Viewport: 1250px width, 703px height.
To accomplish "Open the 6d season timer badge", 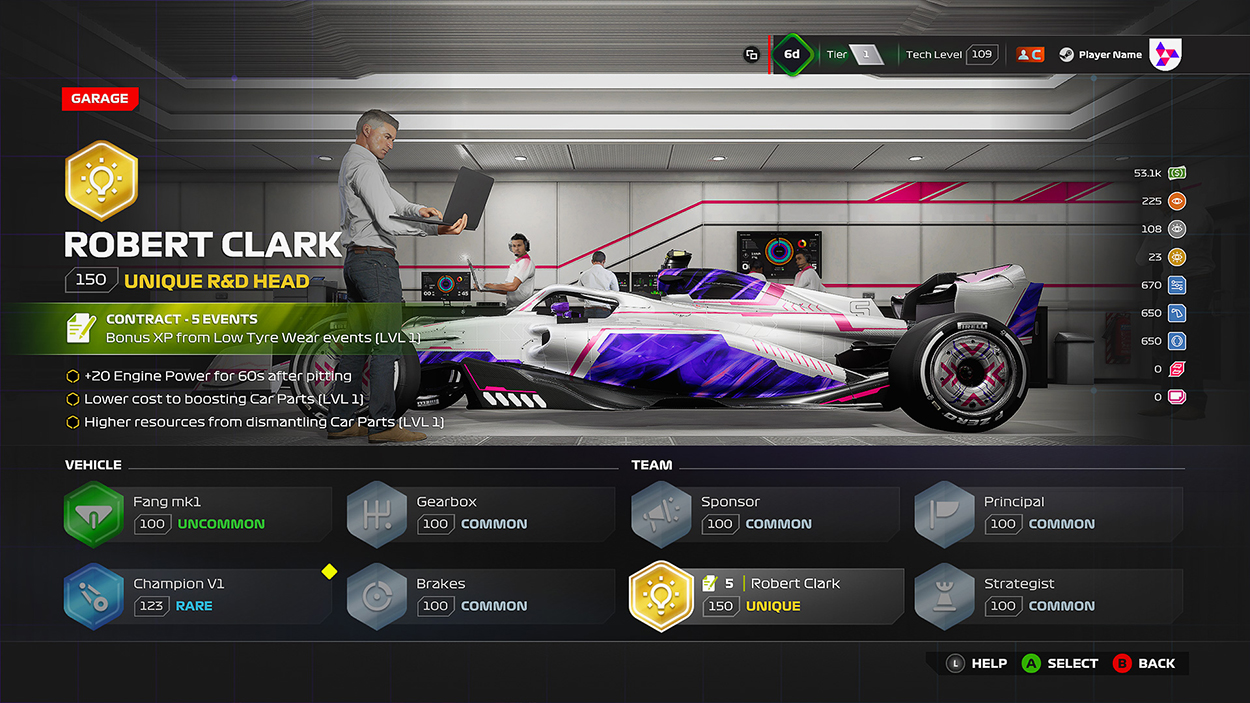I will (x=792, y=54).
